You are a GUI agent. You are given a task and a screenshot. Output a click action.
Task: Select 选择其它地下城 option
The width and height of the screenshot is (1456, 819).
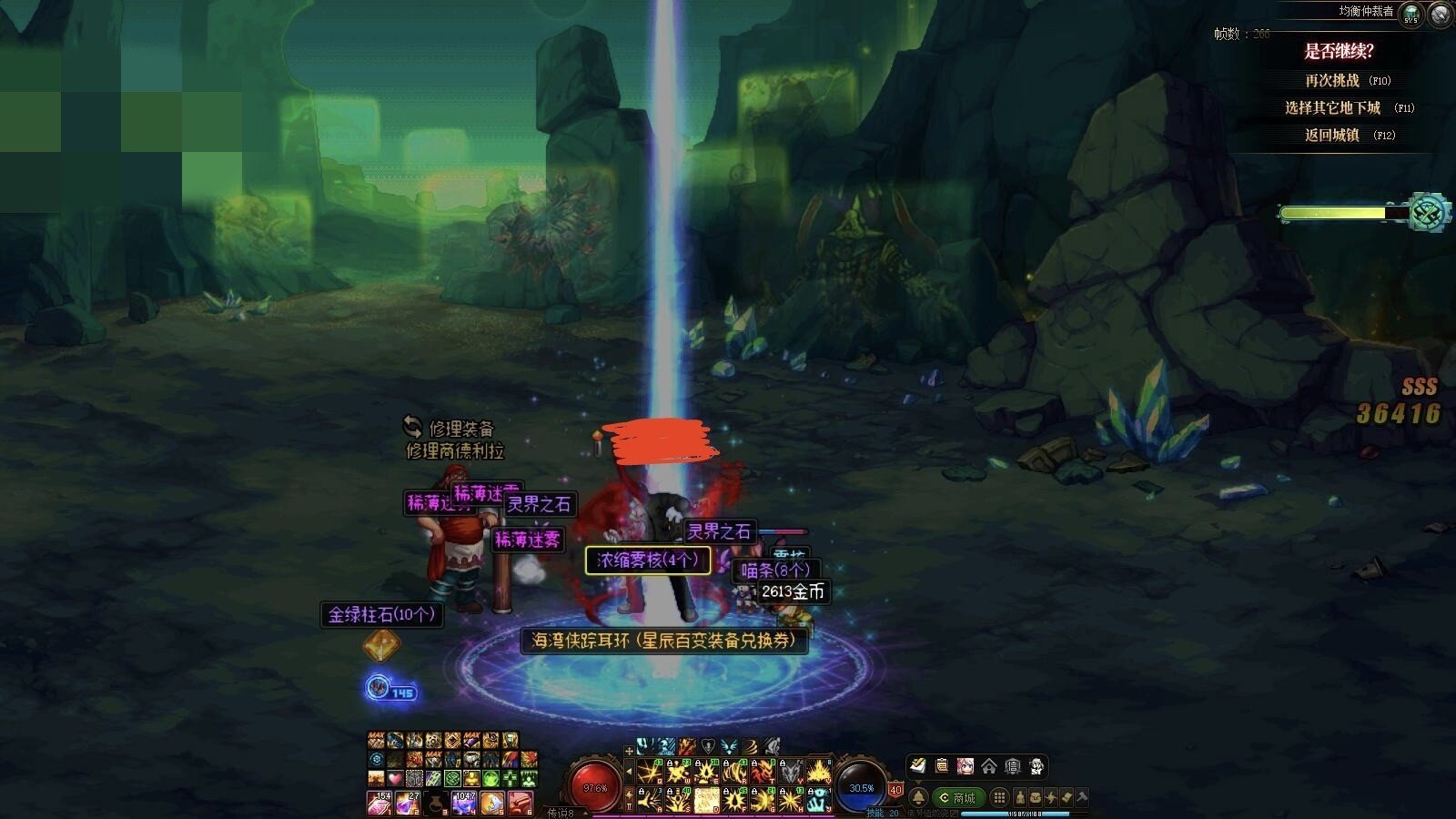click(x=1332, y=108)
